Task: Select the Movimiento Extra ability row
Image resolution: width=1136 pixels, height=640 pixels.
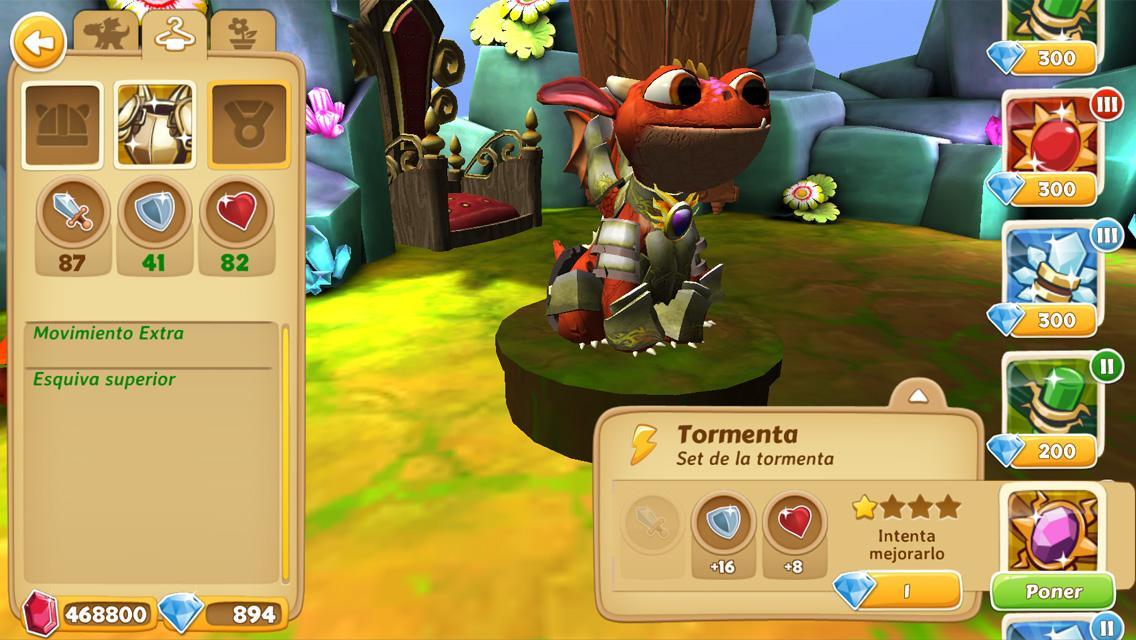Action: (150, 335)
